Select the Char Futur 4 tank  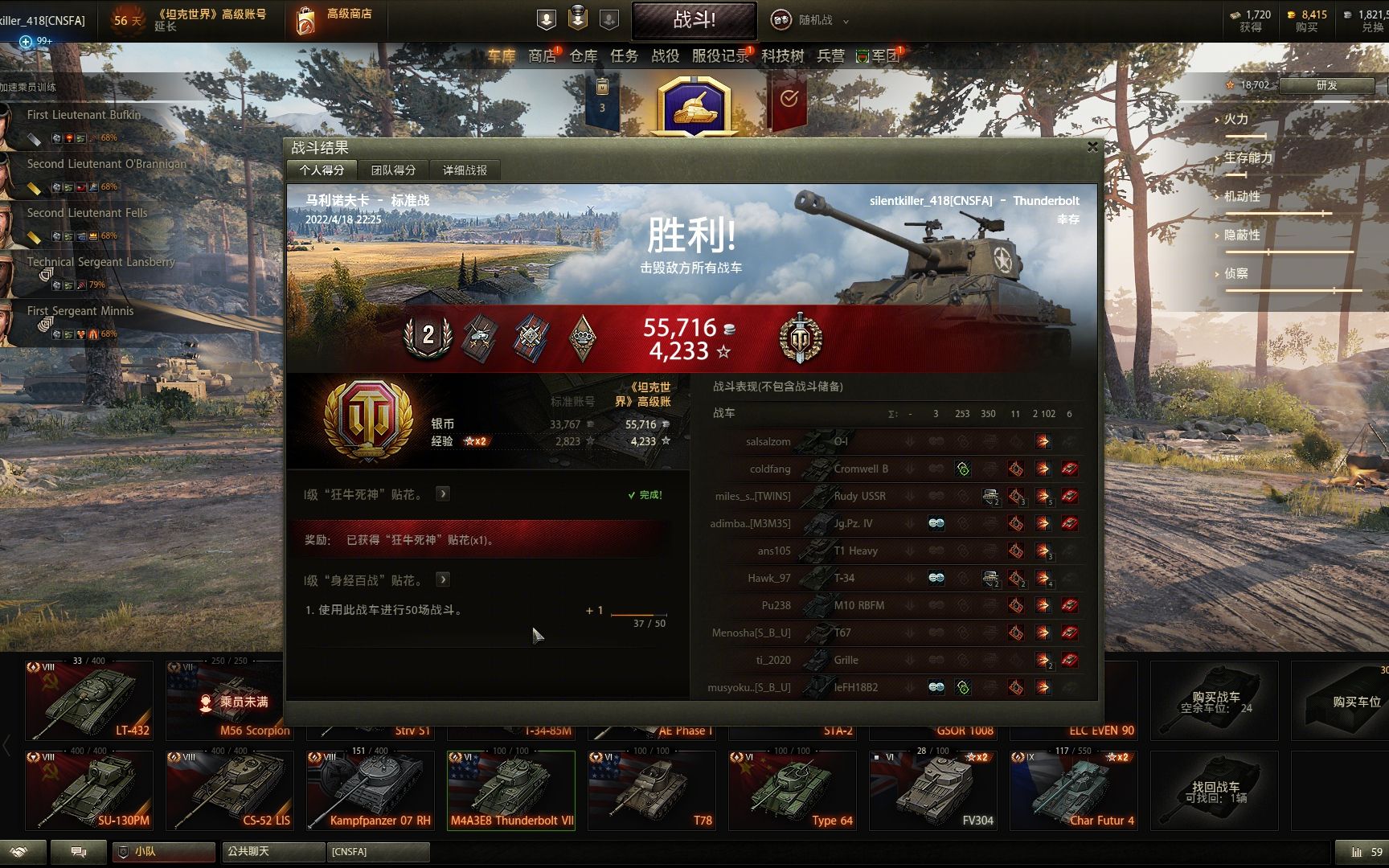point(1073,789)
